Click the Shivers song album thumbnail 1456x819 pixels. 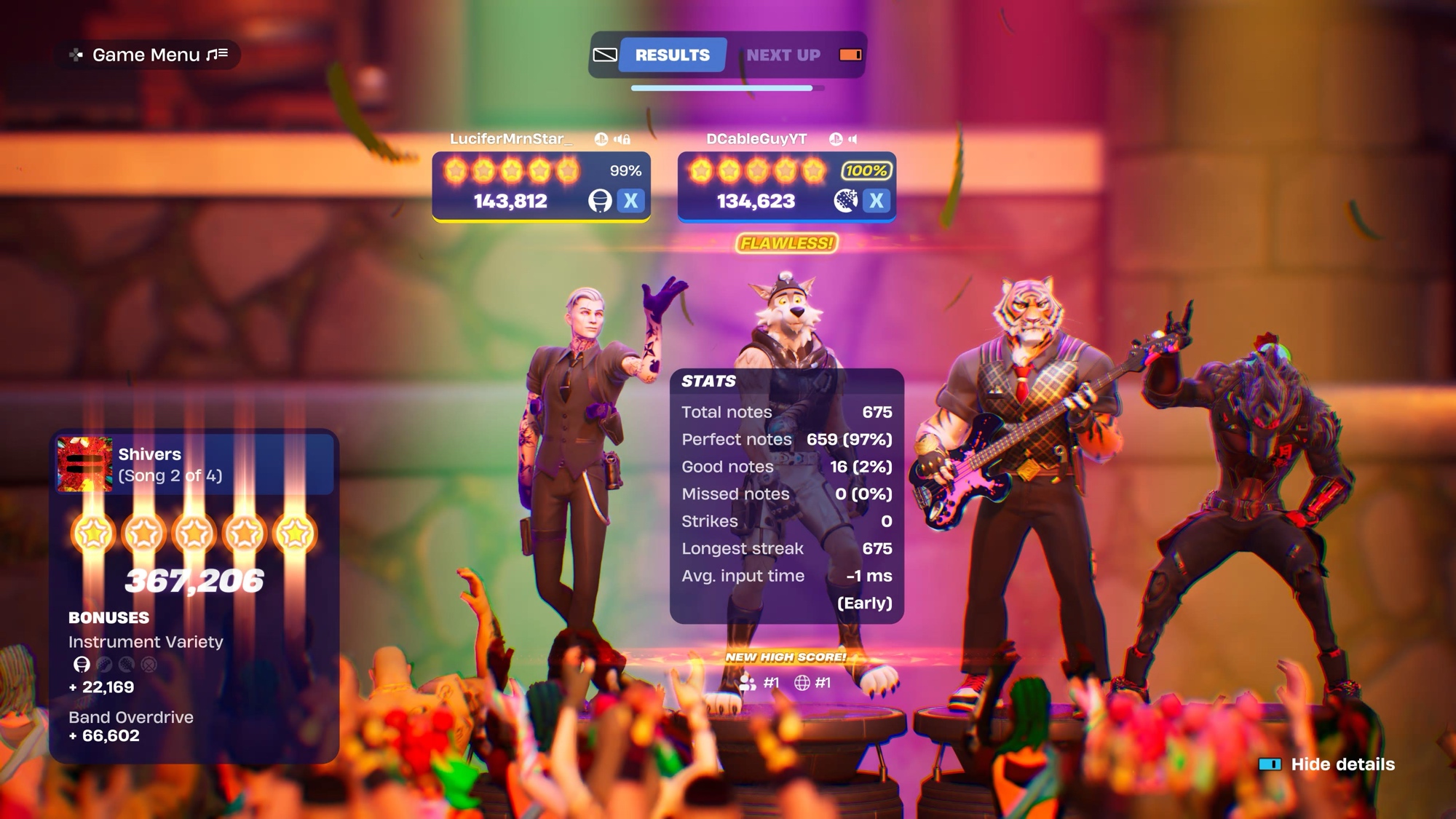pyautogui.click(x=85, y=464)
